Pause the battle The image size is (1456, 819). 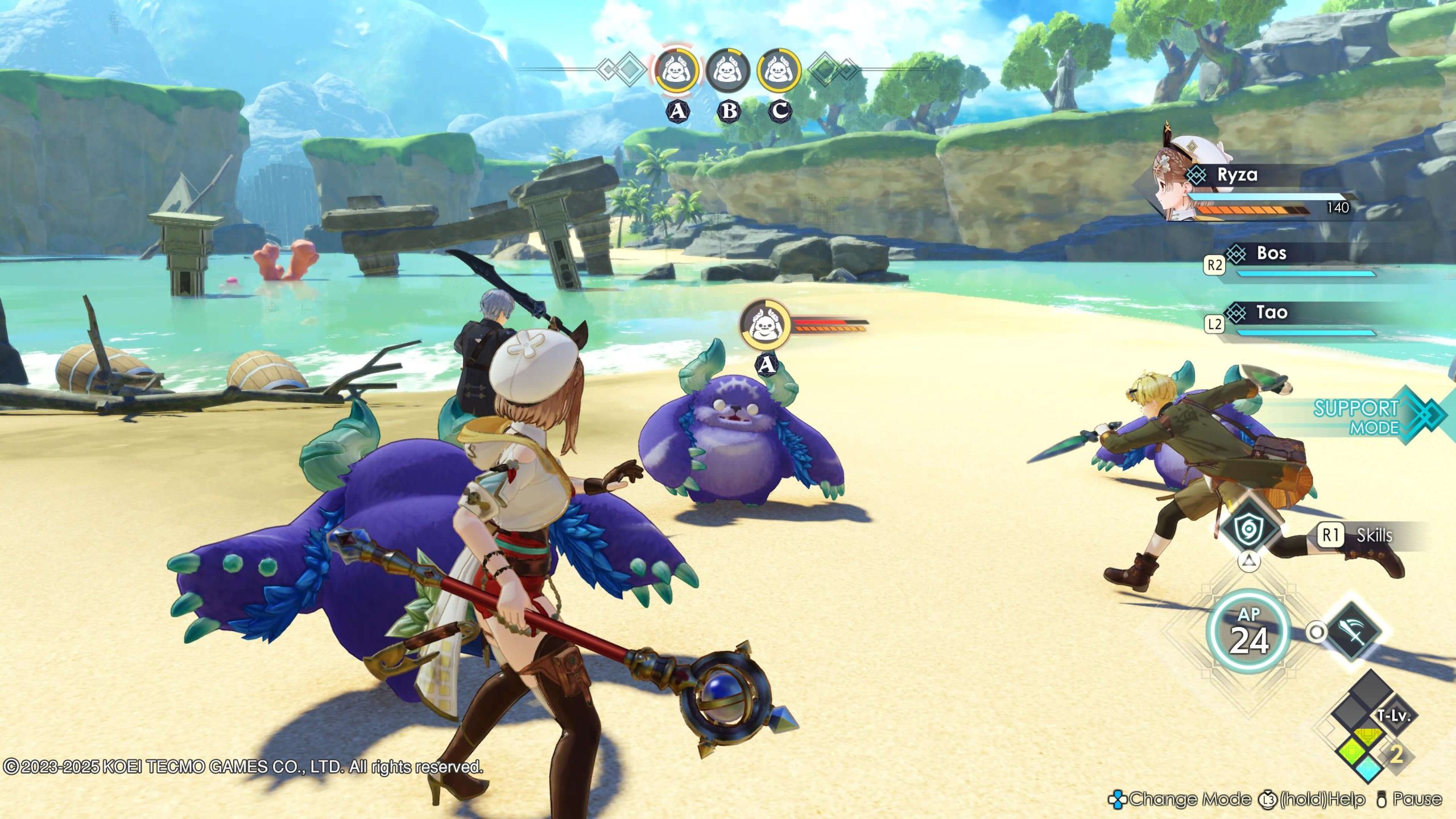1409,799
